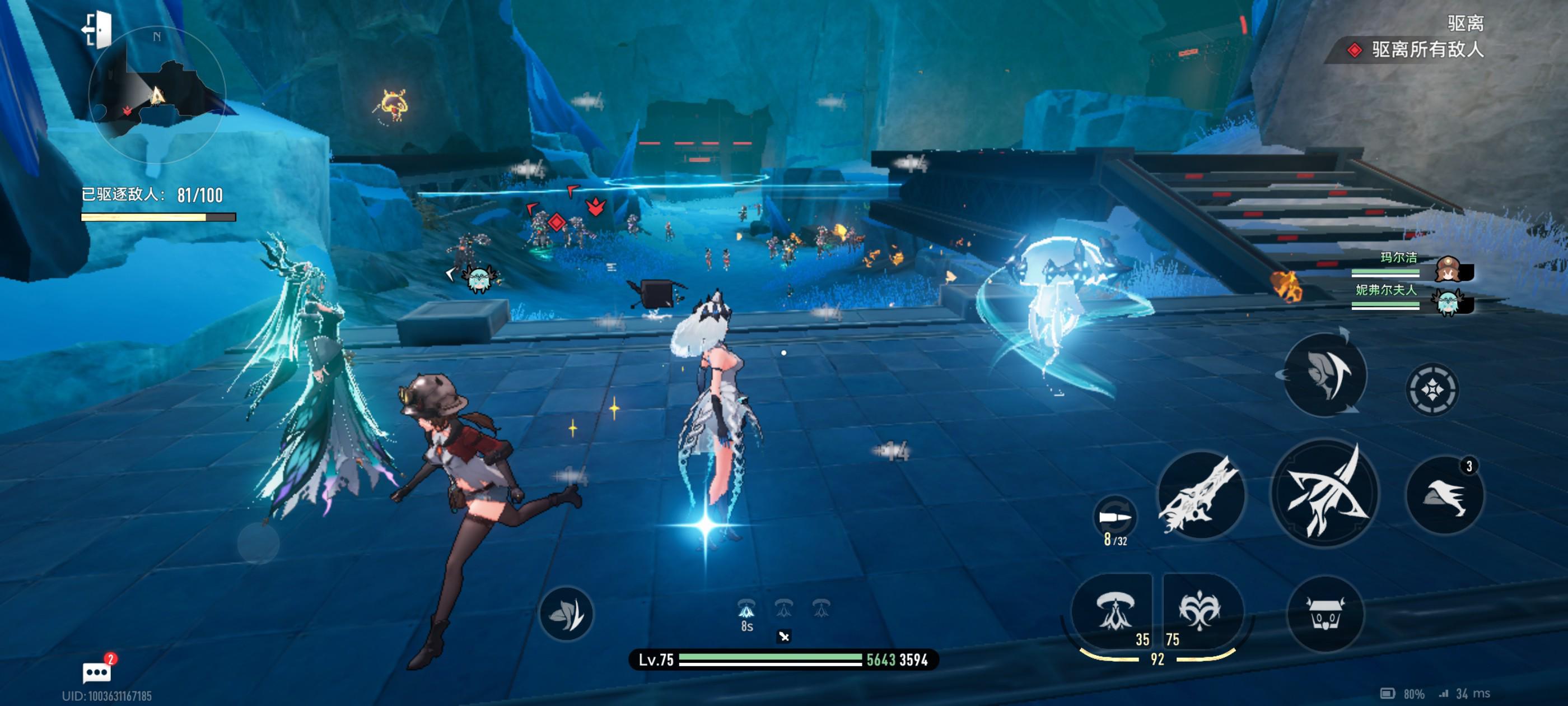Open the circular minimap
The height and width of the screenshot is (706, 1568).
click(x=156, y=96)
